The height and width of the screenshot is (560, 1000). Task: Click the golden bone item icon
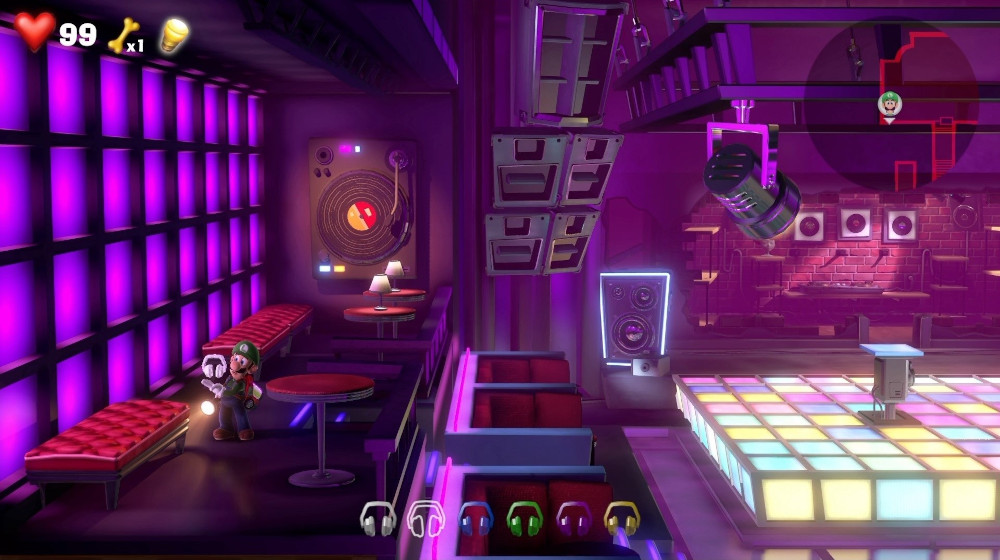coord(122,34)
